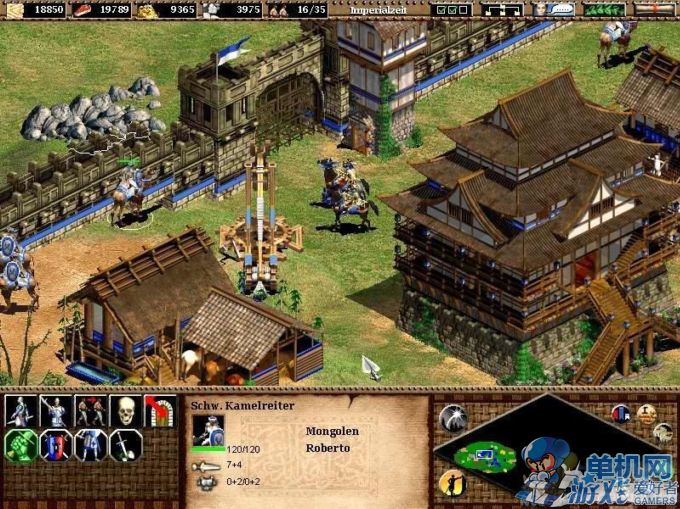This screenshot has width=680, height=509.
Task: Open the tech tree diagram button
Action: tap(502, 9)
